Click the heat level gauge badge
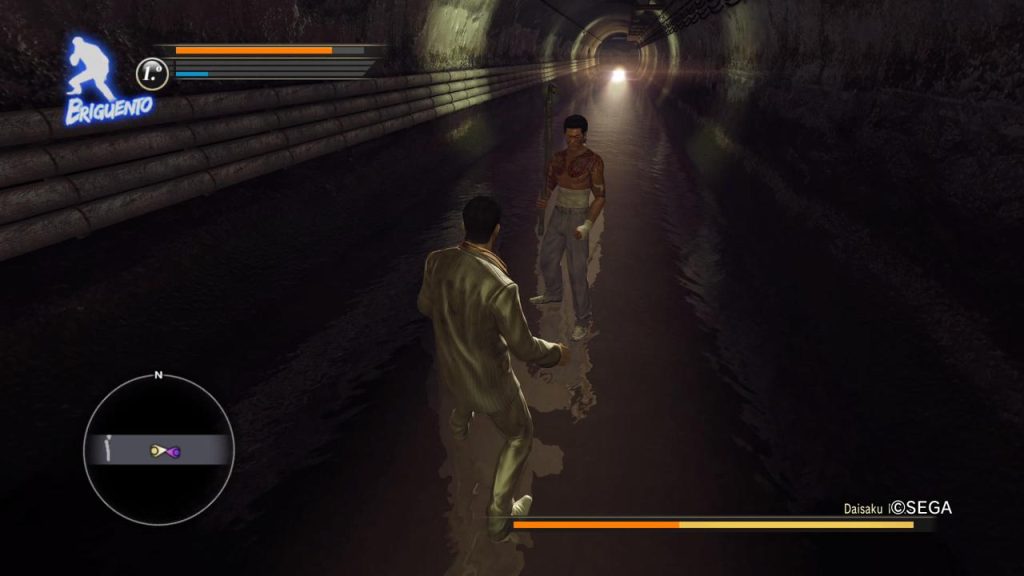 click(x=152, y=72)
